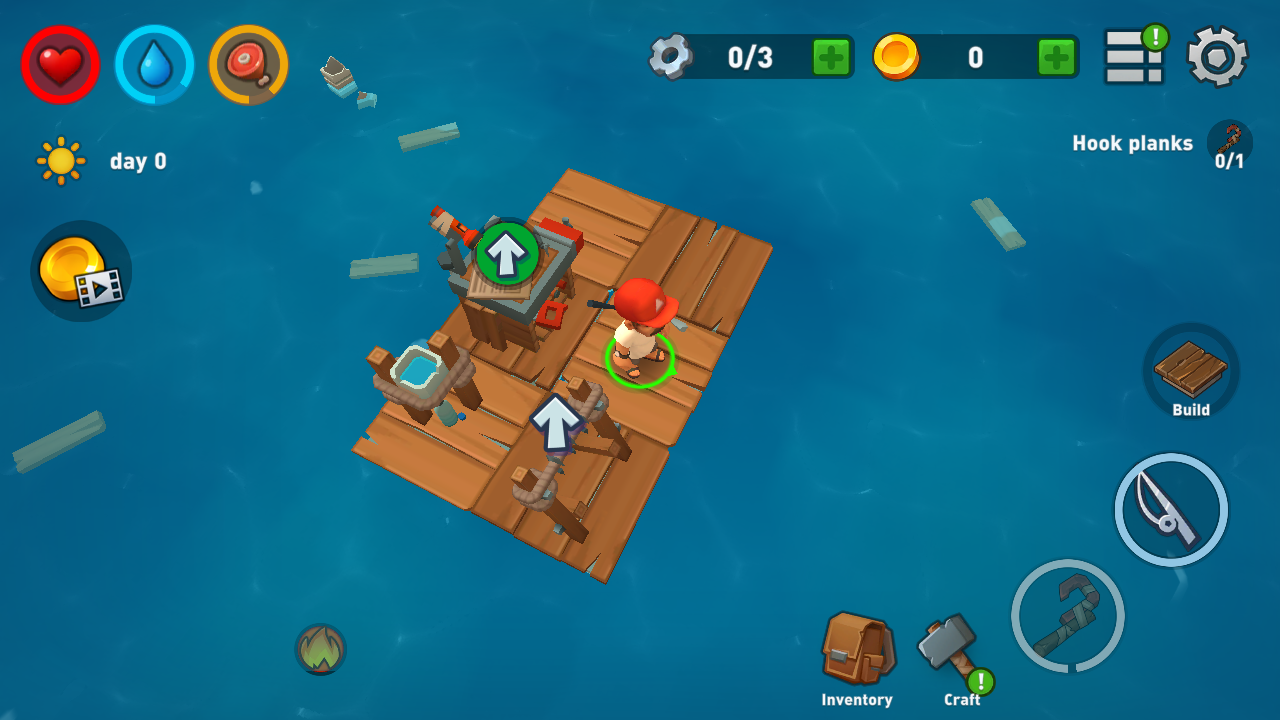1280x720 pixels.
Task: Open the Craft hammer menu
Action: coord(950,648)
